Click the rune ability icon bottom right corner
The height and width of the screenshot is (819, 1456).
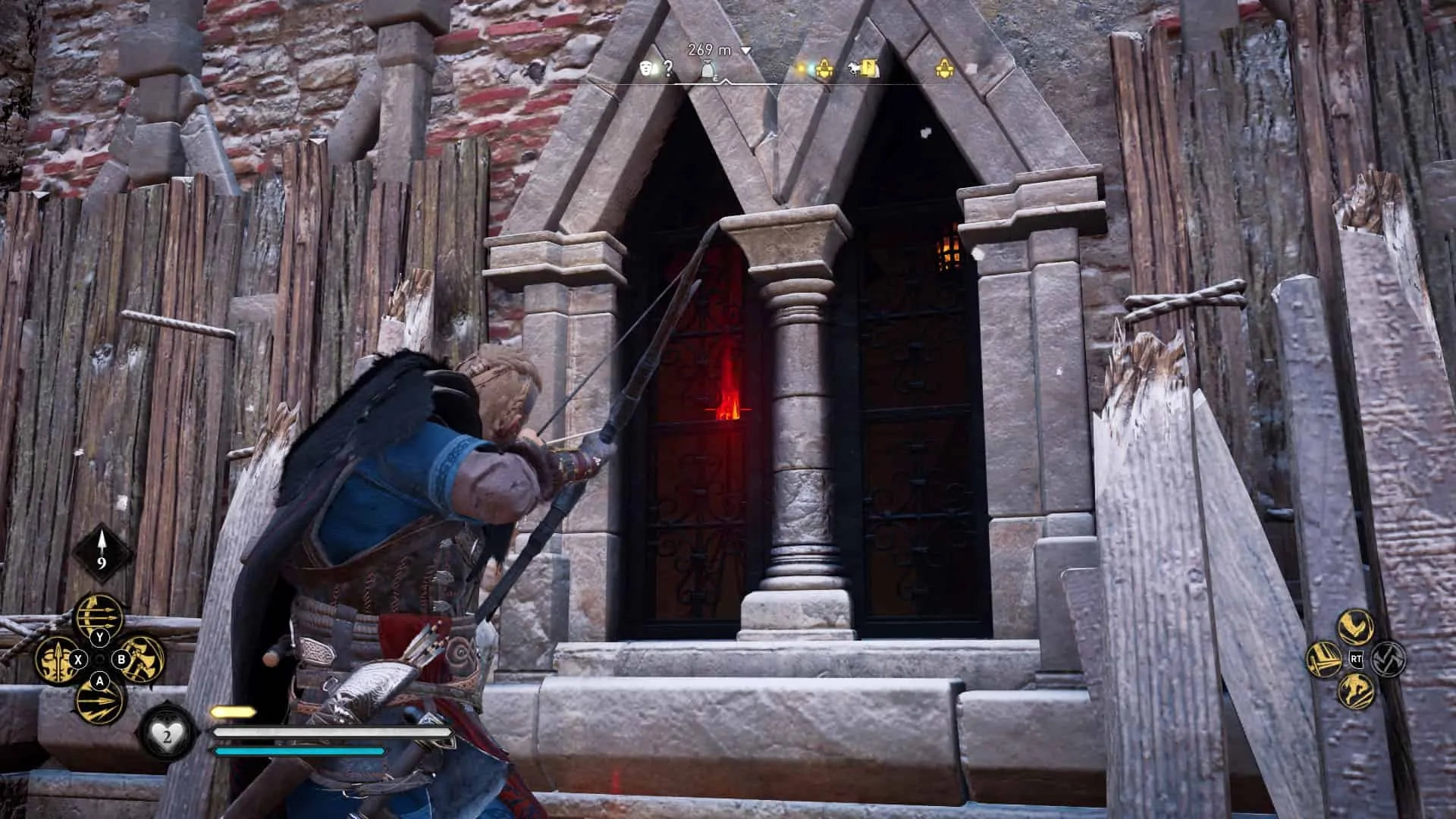click(1388, 659)
